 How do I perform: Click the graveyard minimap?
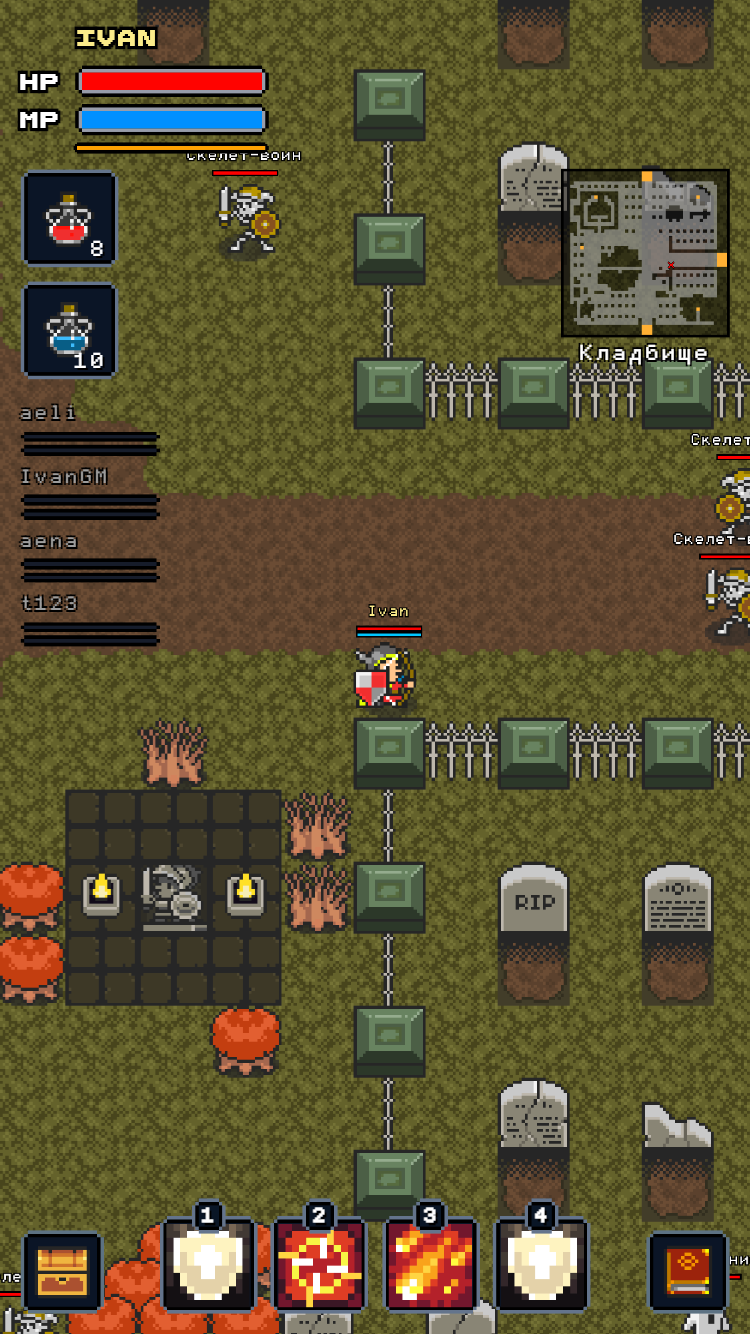pos(645,253)
